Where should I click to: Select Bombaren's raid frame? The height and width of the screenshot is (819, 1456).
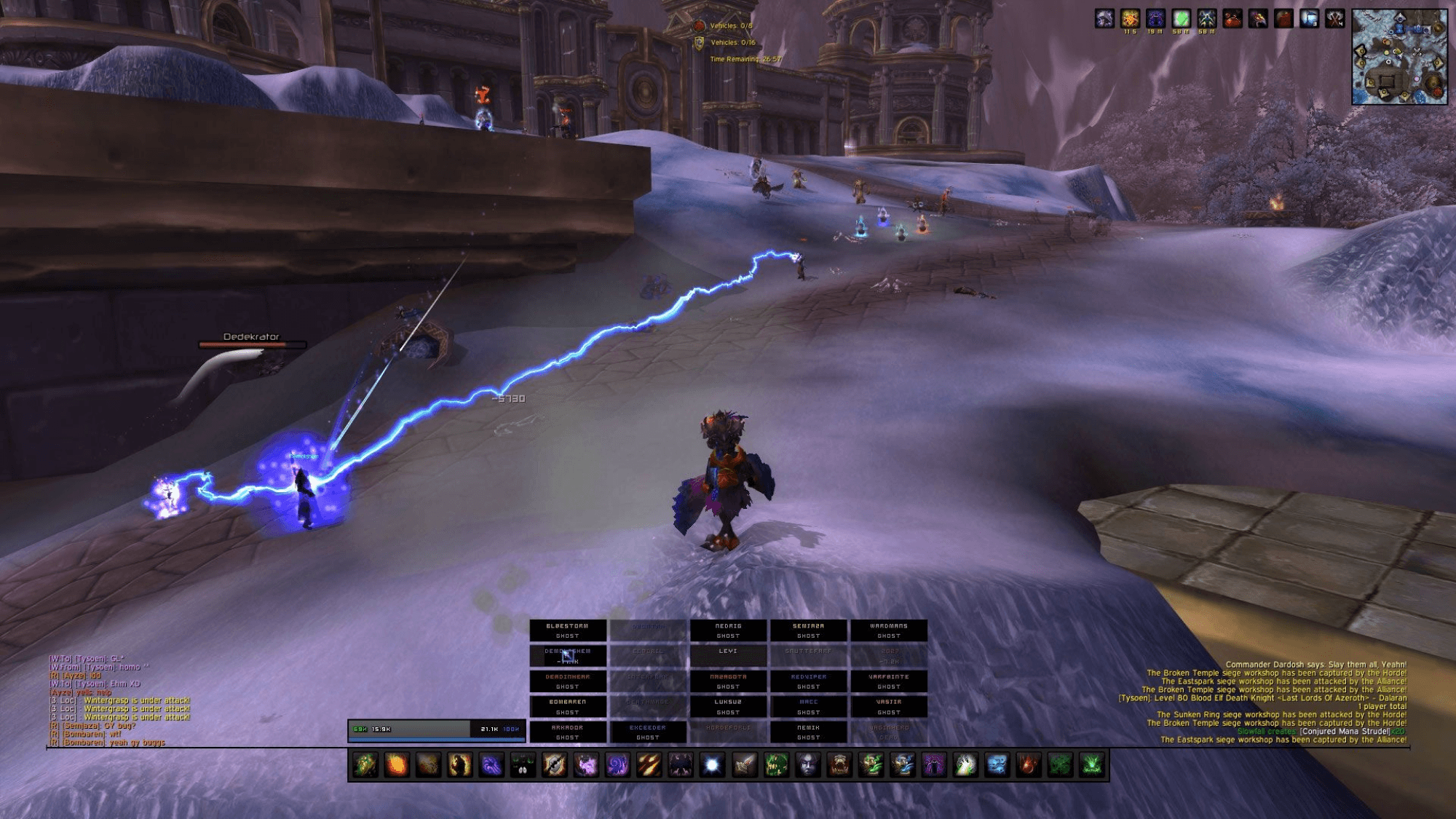(567, 707)
